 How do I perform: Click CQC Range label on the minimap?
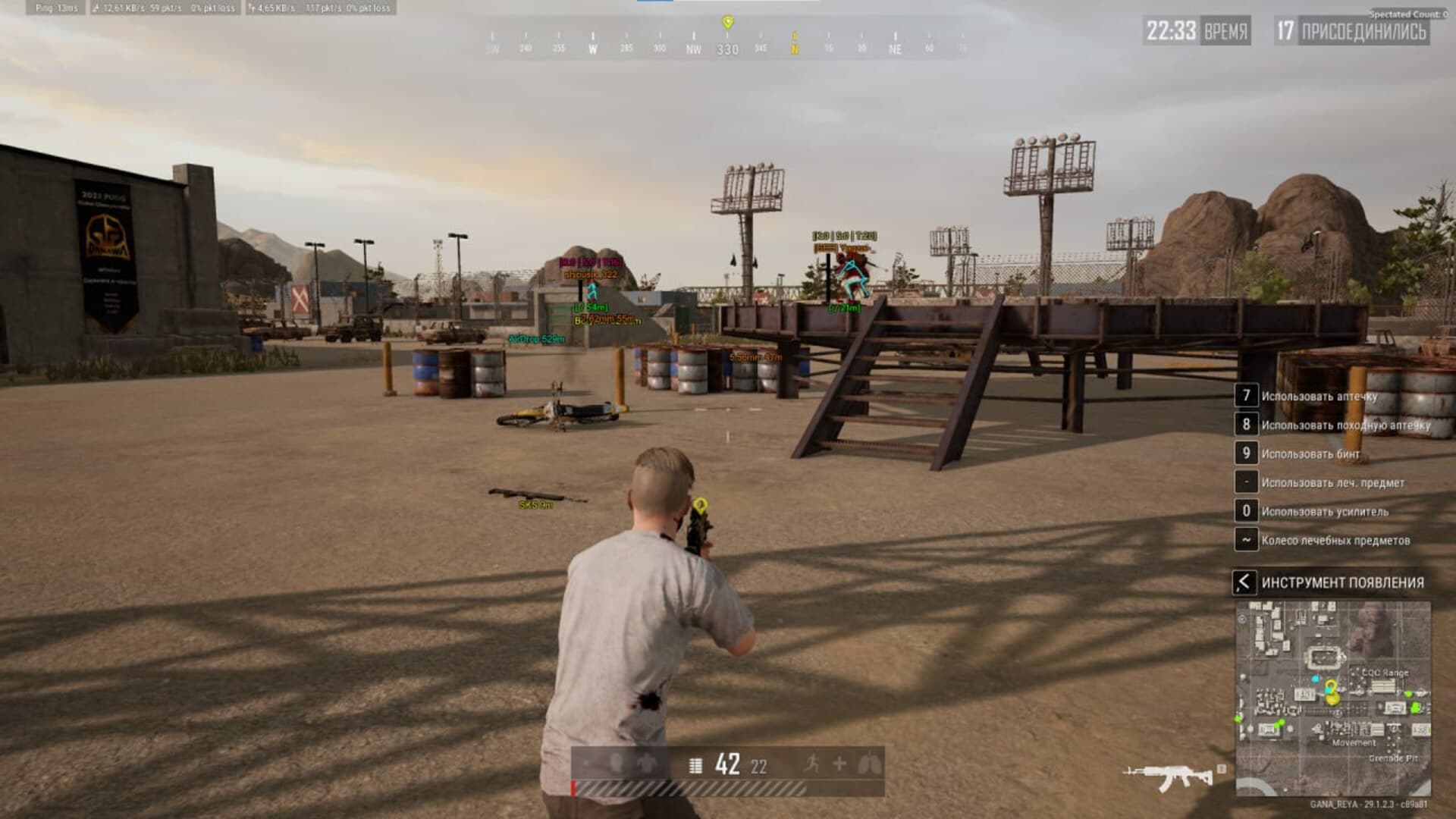click(x=1385, y=672)
